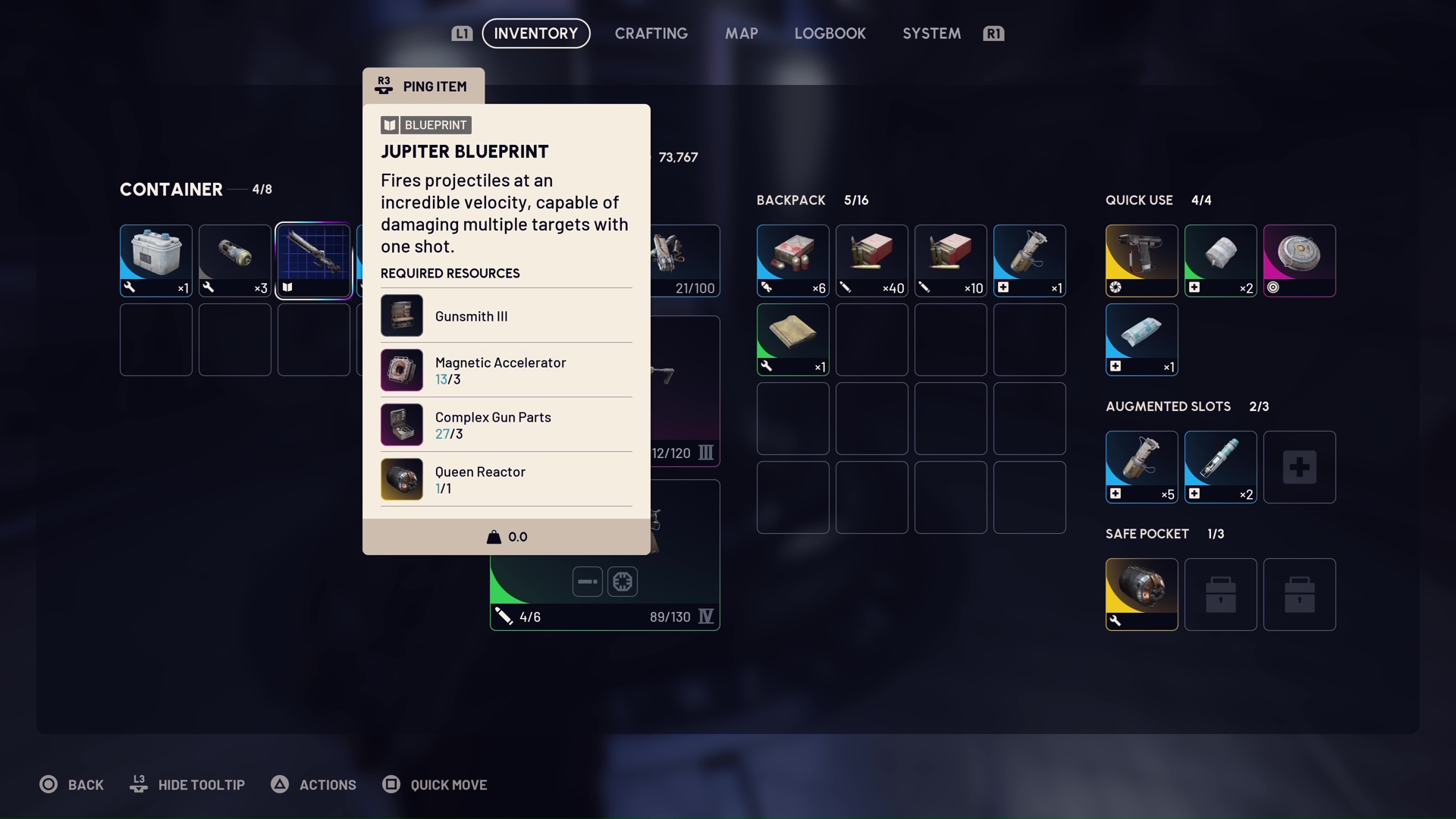Click the landmine in the Quick Use slots
The height and width of the screenshot is (819, 1456).
click(x=1300, y=260)
